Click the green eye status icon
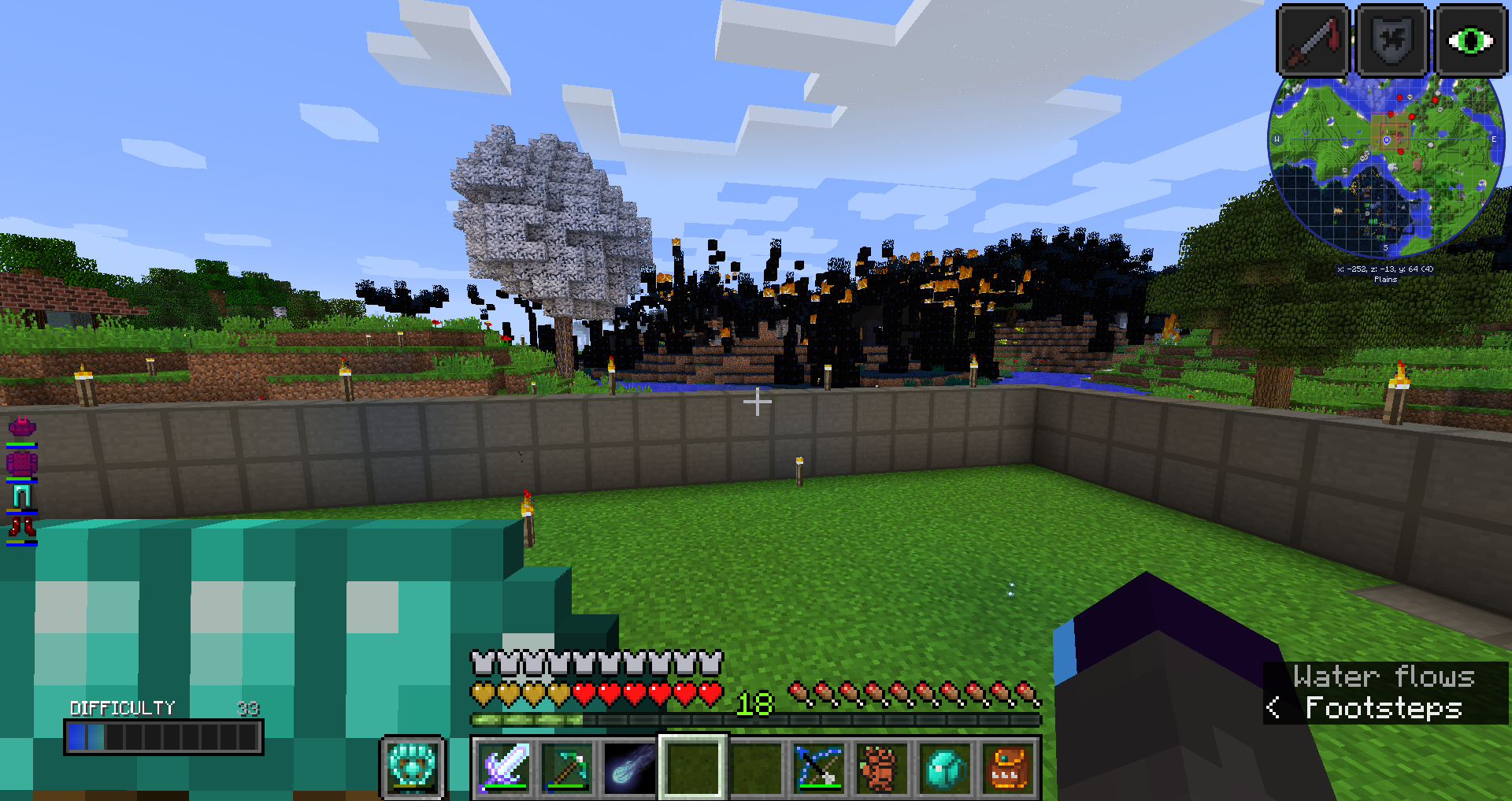1512x801 pixels. click(1470, 40)
